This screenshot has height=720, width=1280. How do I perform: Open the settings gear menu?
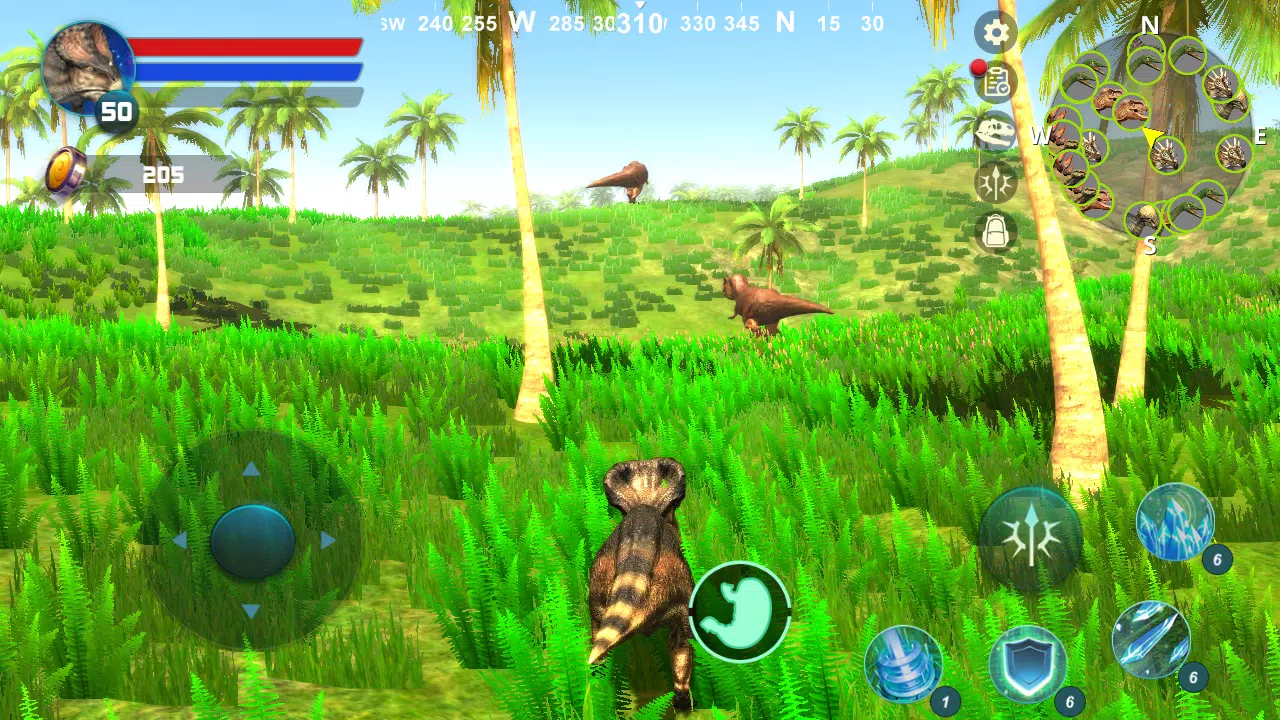(x=995, y=33)
